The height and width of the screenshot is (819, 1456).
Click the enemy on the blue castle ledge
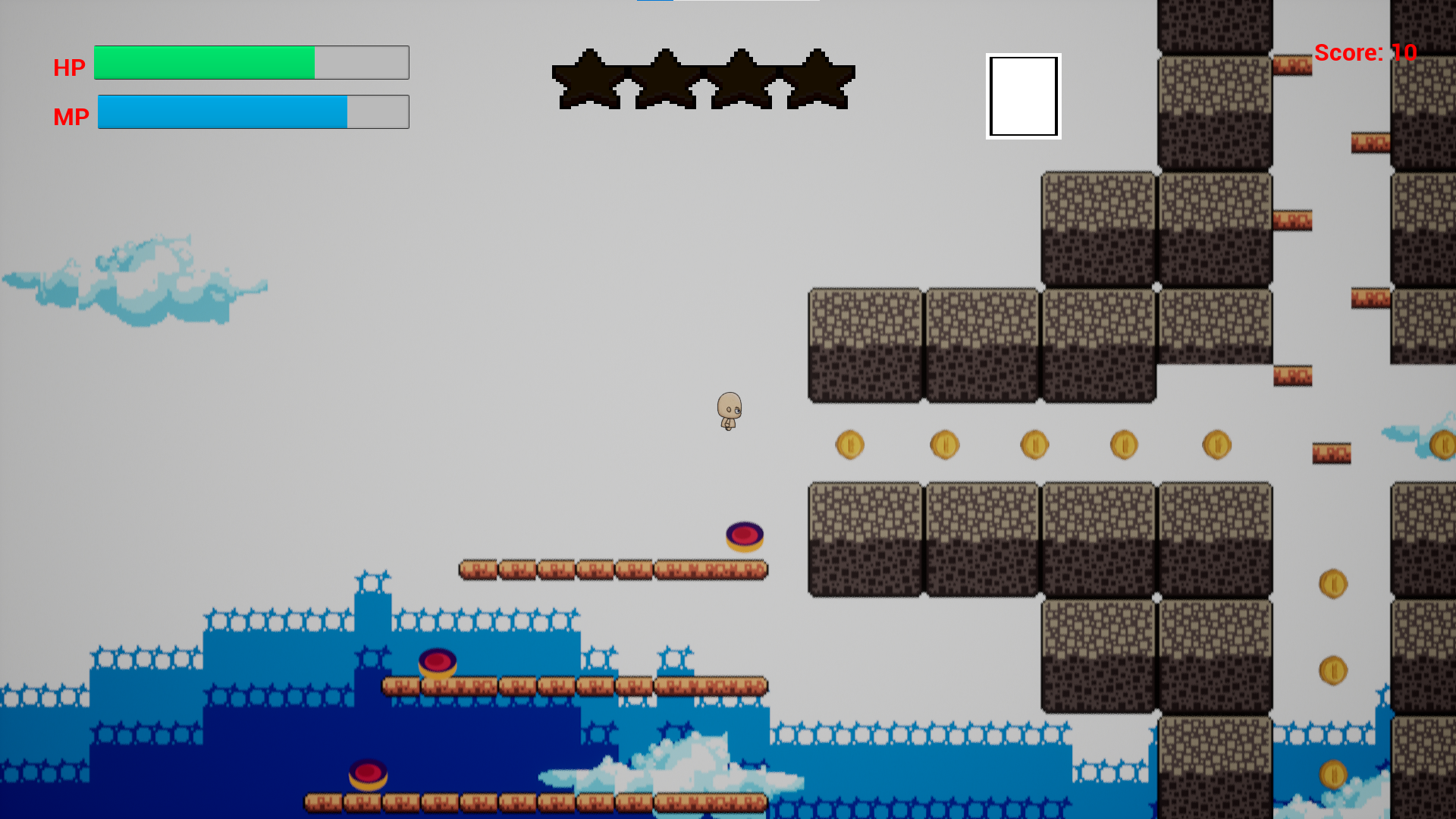438,663
